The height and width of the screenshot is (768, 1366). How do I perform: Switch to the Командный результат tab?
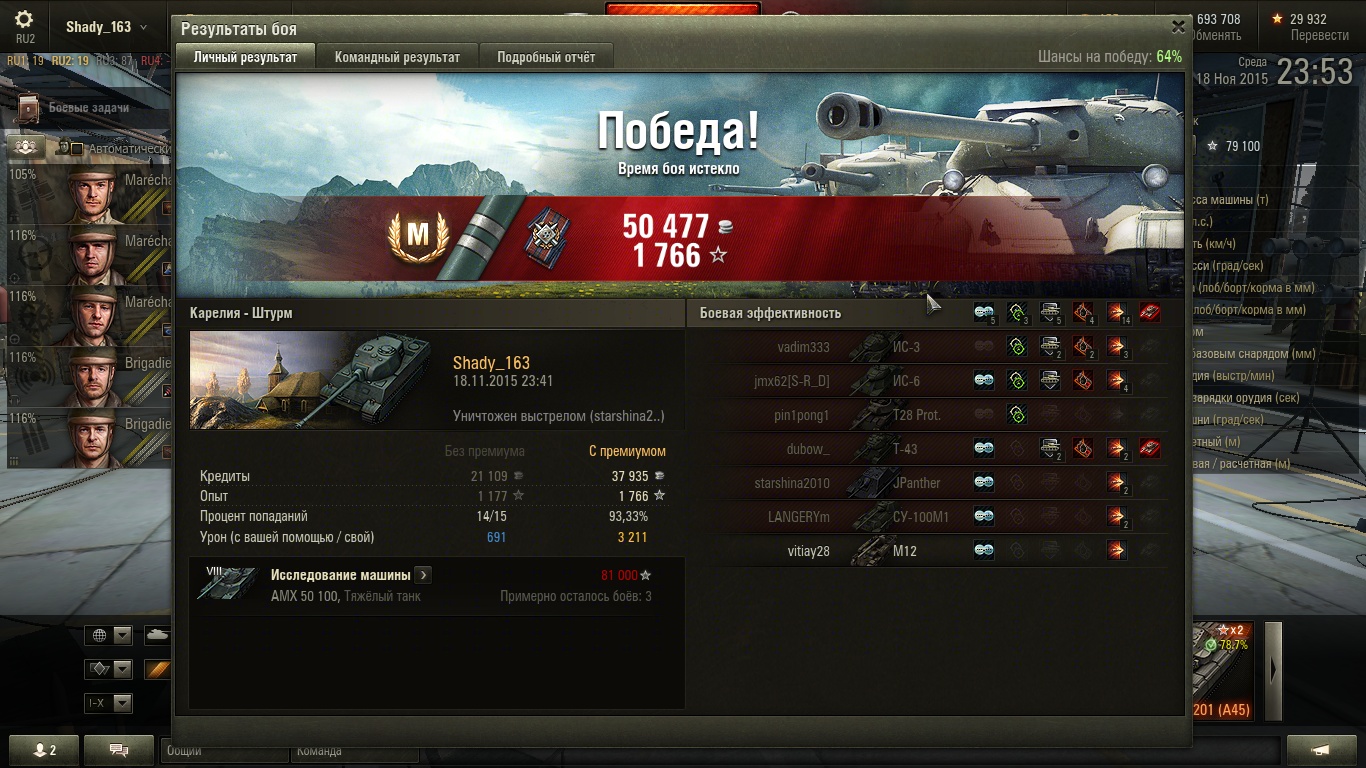397,57
